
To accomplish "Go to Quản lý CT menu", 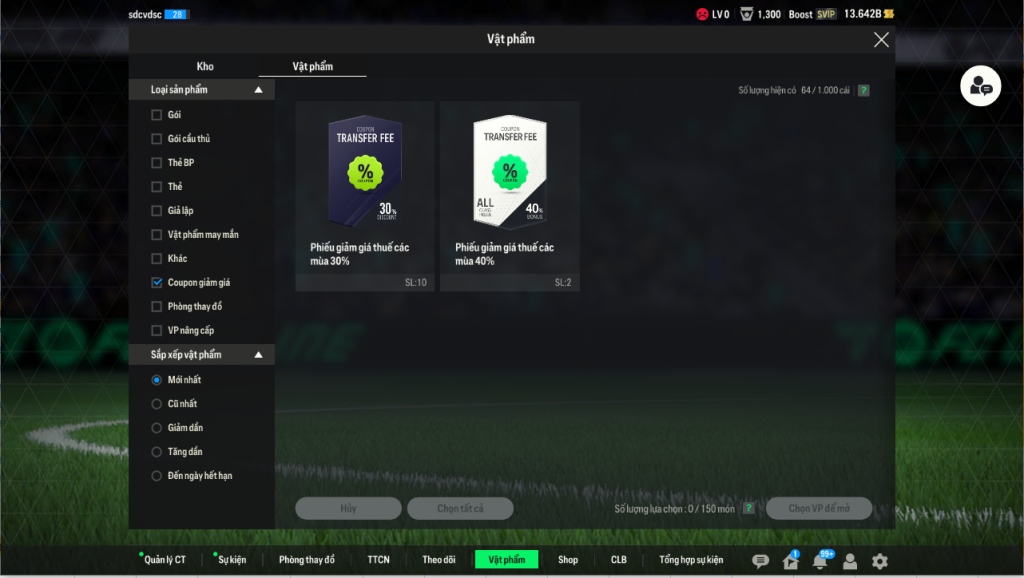I will point(165,560).
